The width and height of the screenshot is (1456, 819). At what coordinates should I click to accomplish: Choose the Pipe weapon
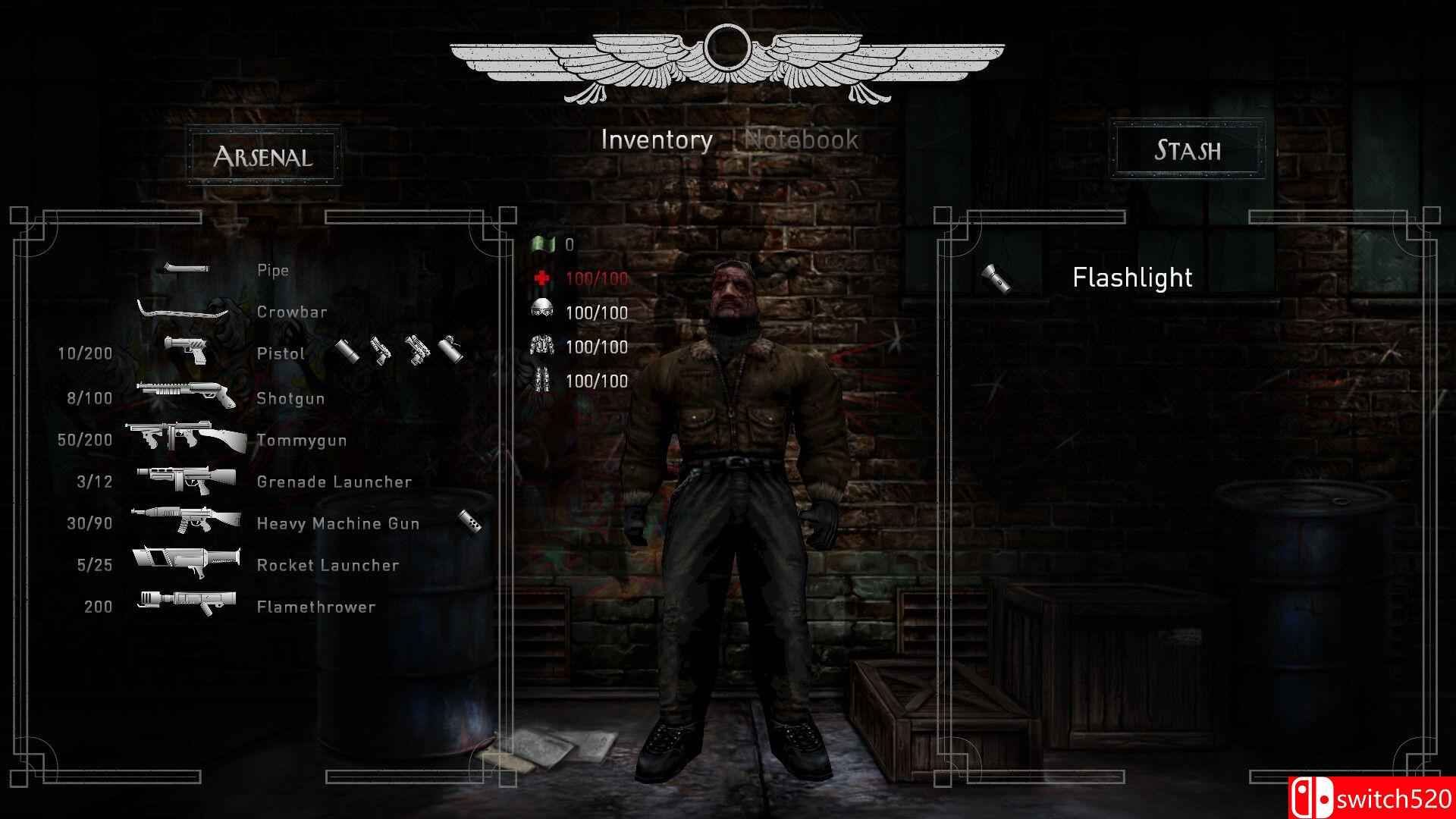(272, 271)
